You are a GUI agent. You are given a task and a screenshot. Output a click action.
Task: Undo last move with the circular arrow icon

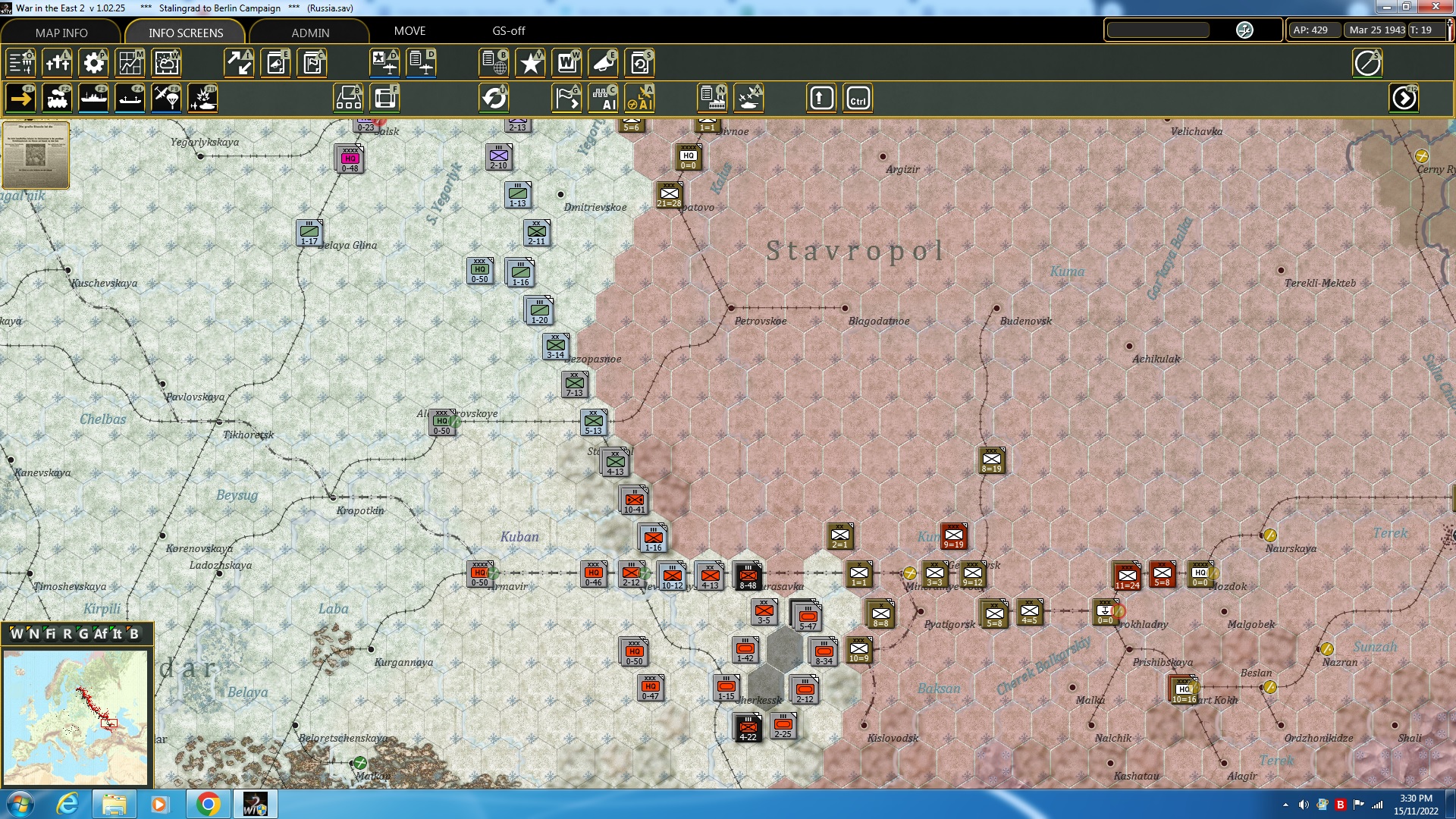point(494,98)
